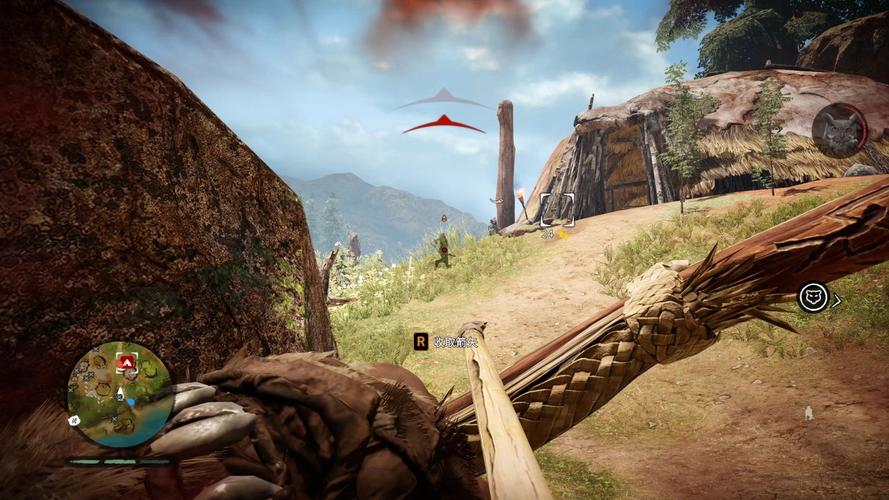Activate the beast command icon
Viewport: 889px width, 500px height.
click(x=813, y=297)
